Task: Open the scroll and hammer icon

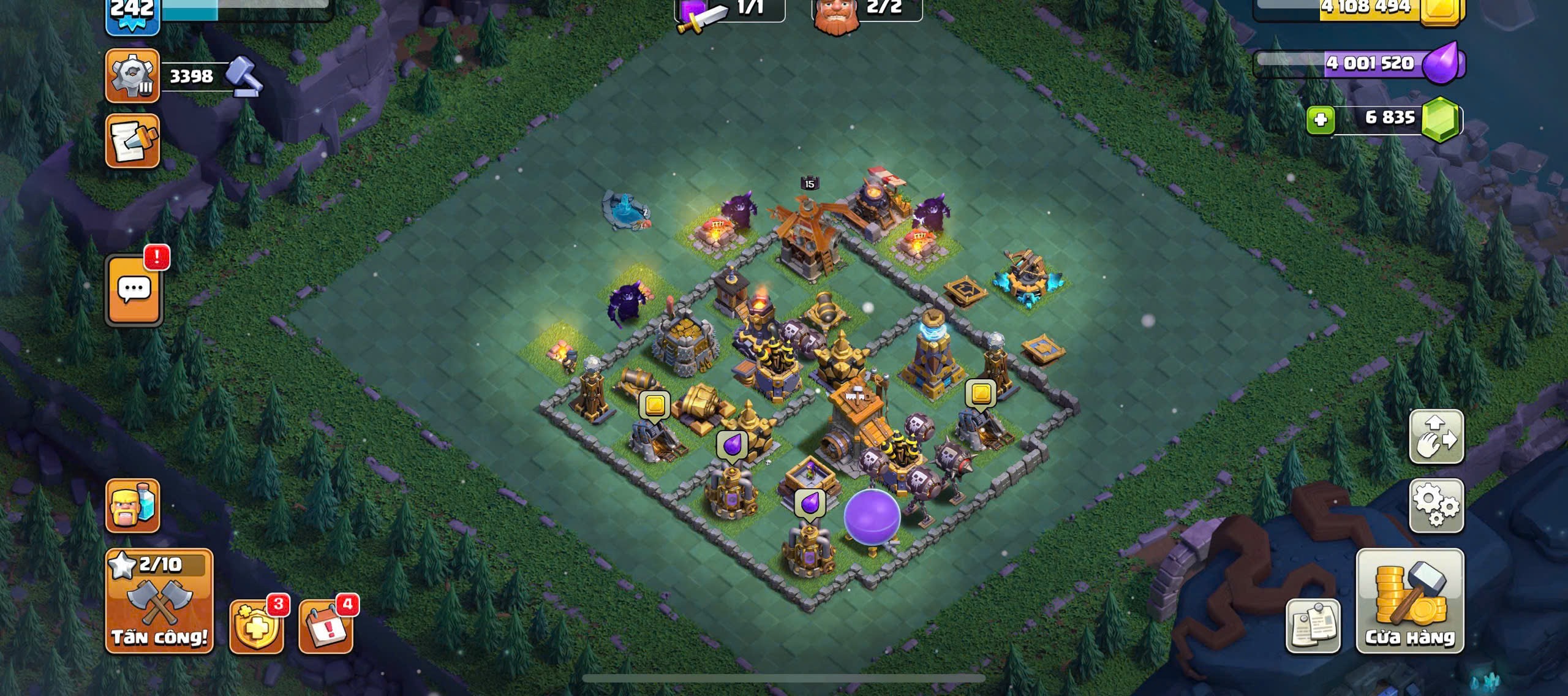Action: tap(132, 141)
